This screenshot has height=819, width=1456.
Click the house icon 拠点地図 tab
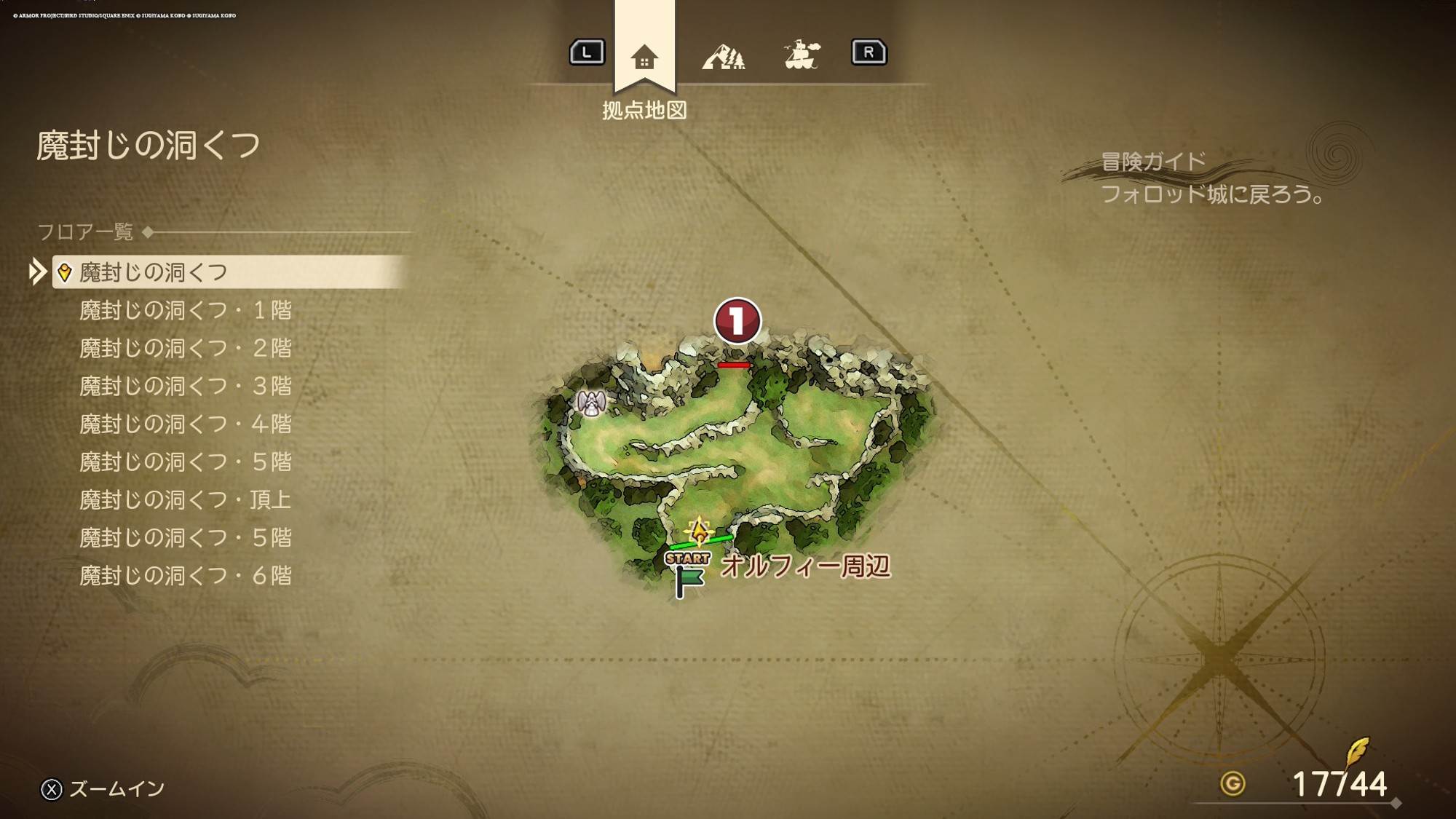pos(644,57)
